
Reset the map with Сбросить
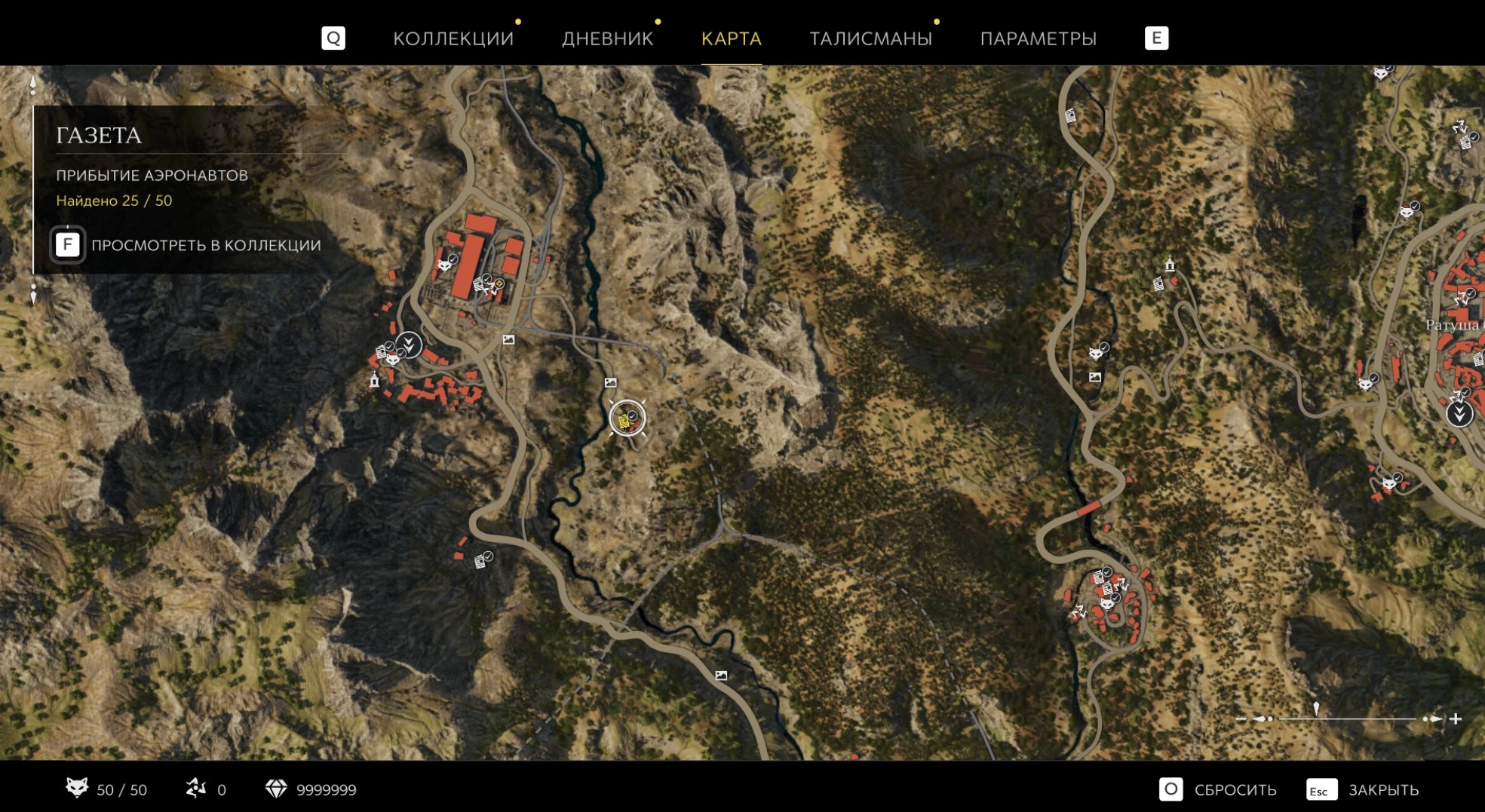[1218, 789]
